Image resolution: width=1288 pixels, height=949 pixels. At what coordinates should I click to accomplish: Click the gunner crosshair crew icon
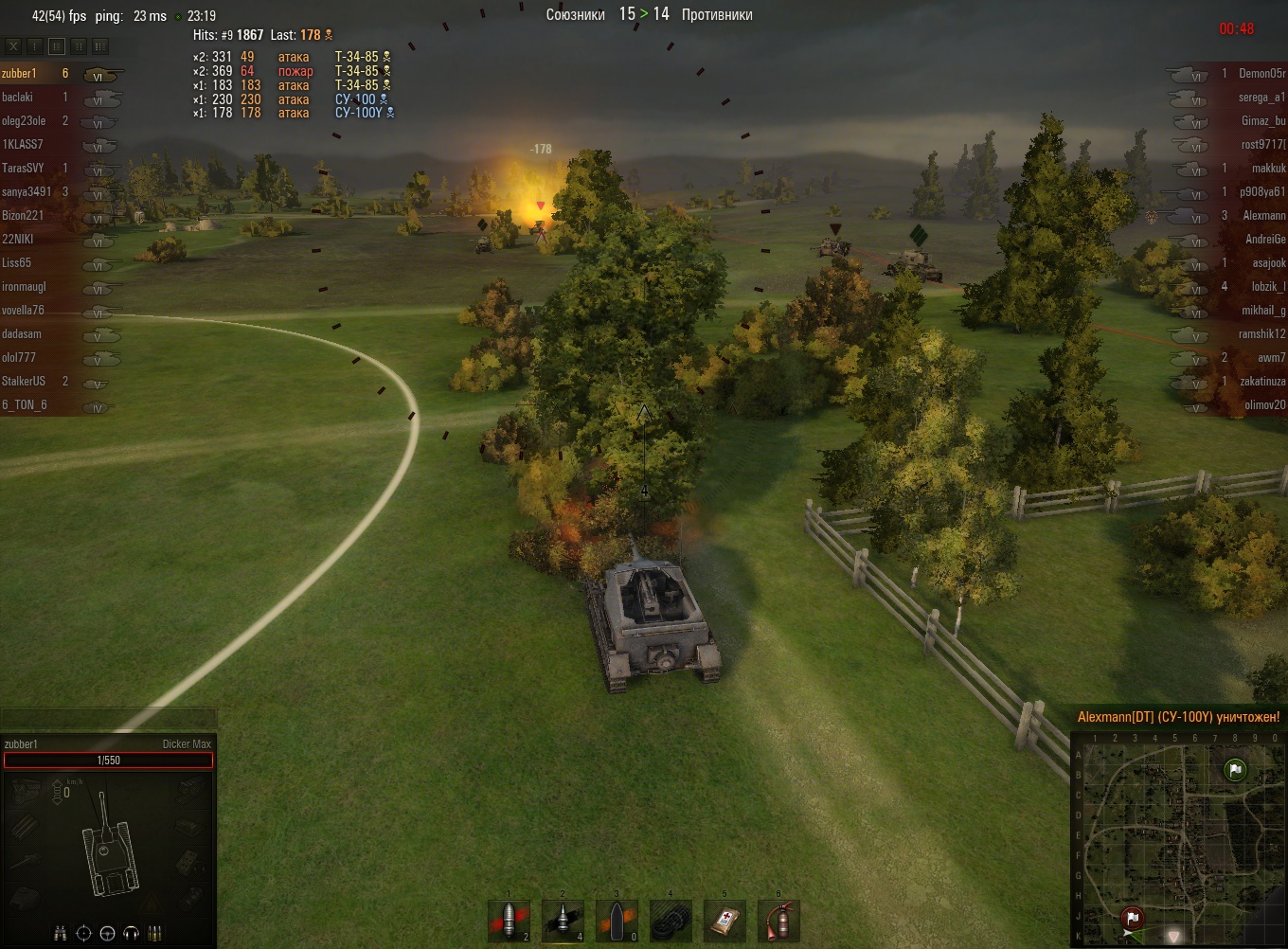click(x=83, y=933)
